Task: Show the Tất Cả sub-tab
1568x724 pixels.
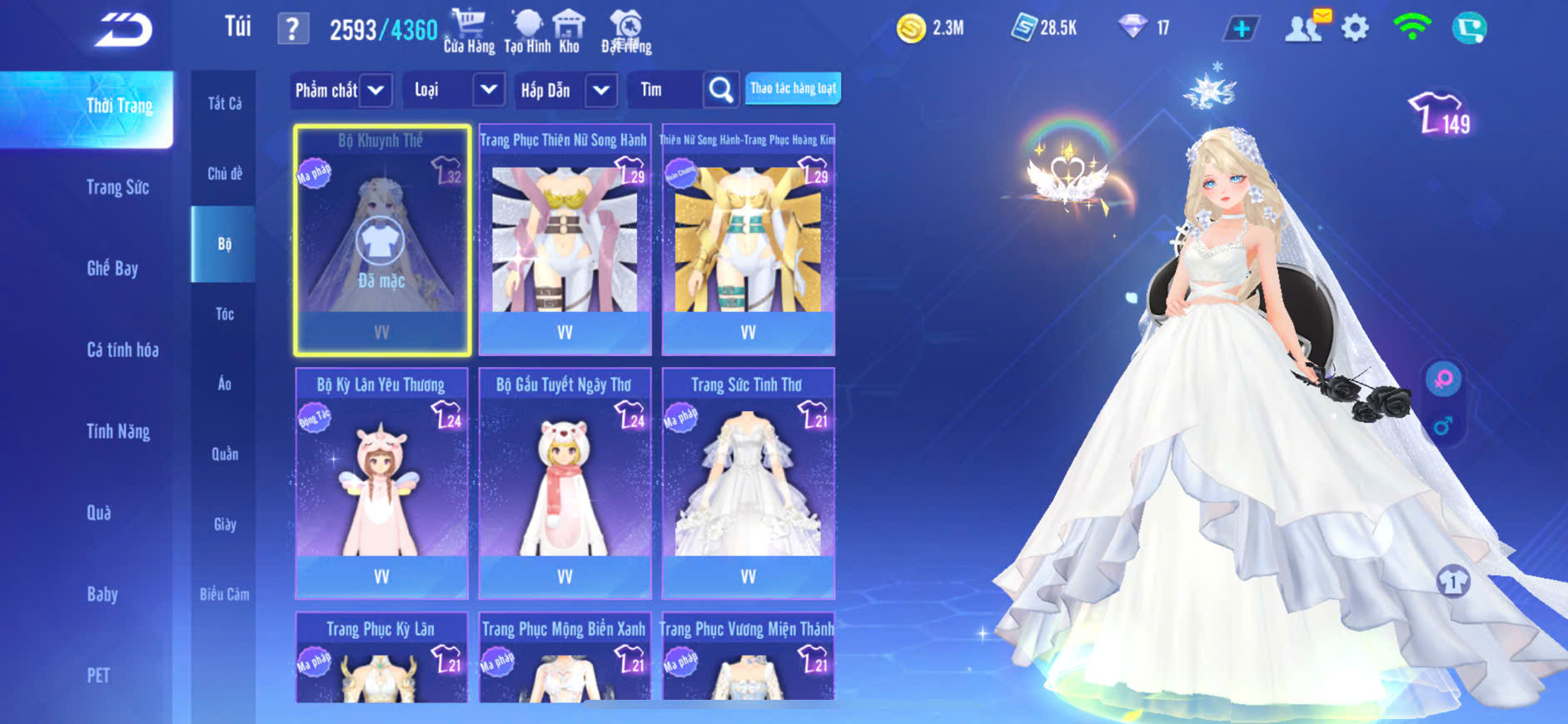Action: click(x=224, y=103)
